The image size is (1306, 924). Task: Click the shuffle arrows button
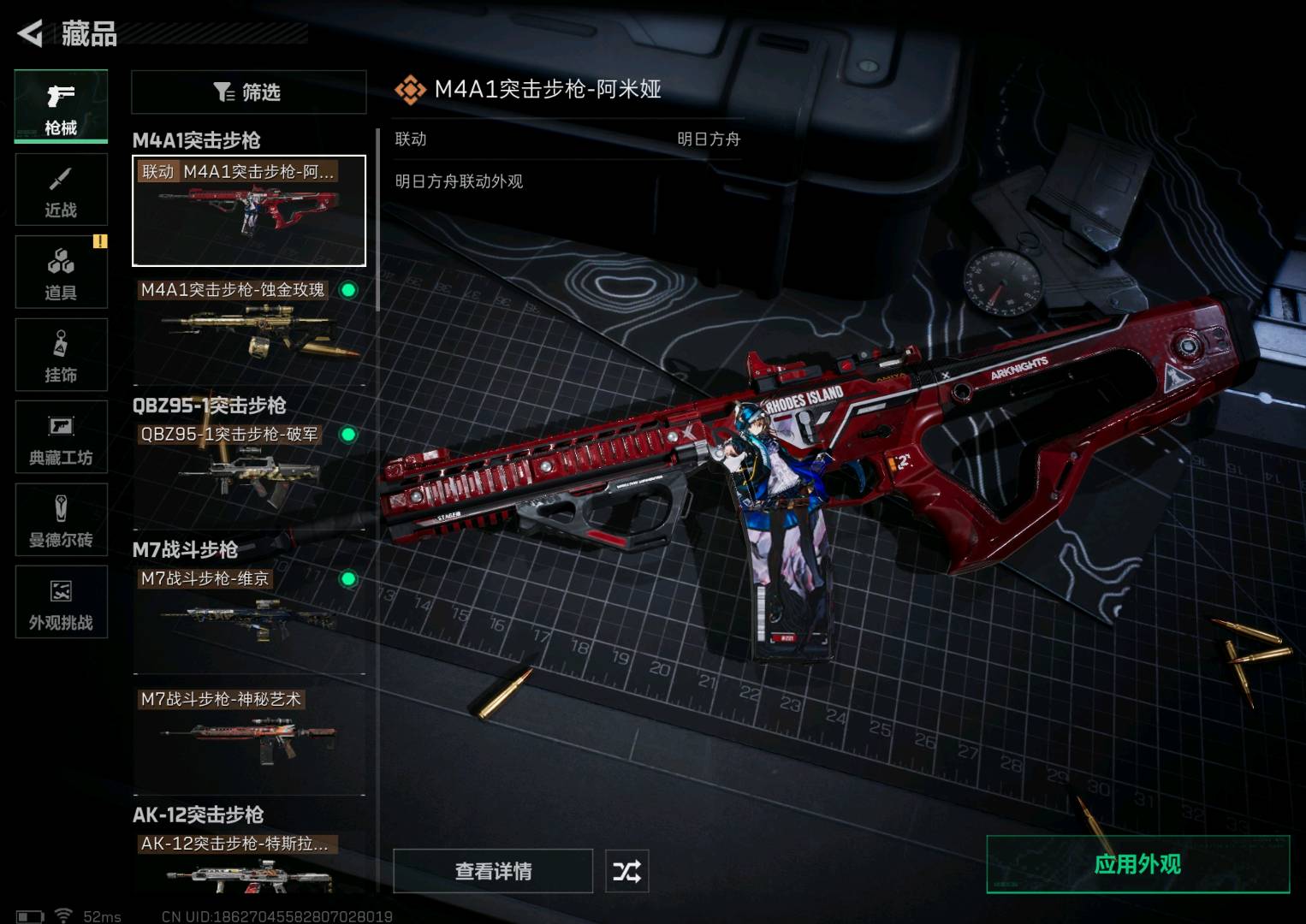[x=626, y=871]
